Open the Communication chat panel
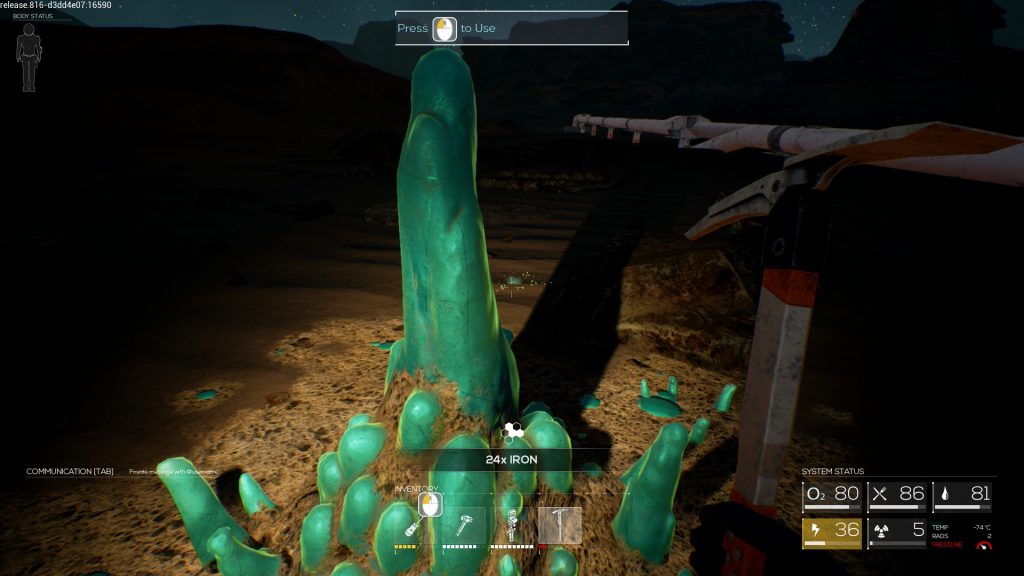The height and width of the screenshot is (576, 1024). 70,471
